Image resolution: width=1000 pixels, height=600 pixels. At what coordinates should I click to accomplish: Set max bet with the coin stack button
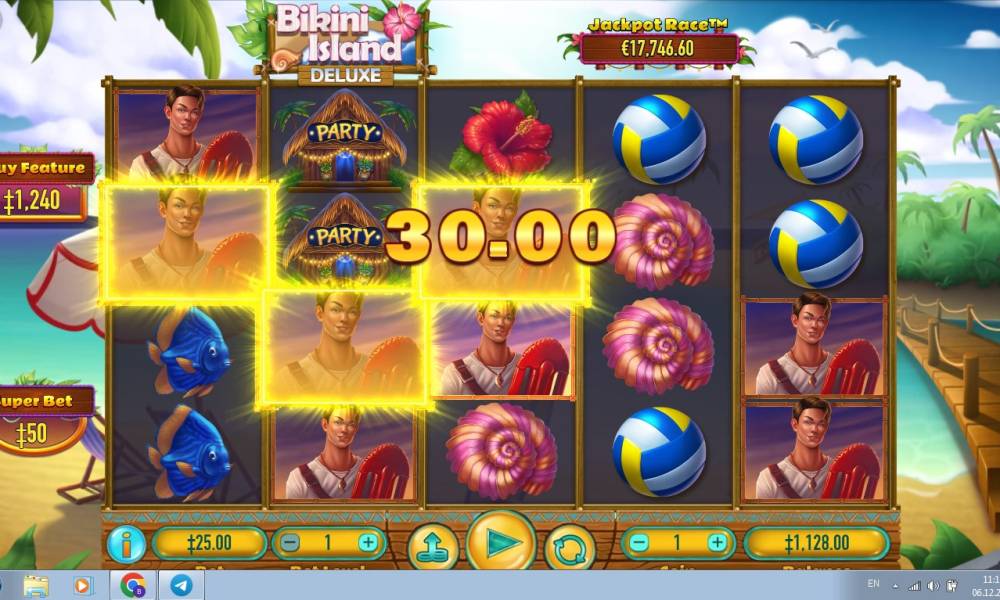tap(432, 546)
